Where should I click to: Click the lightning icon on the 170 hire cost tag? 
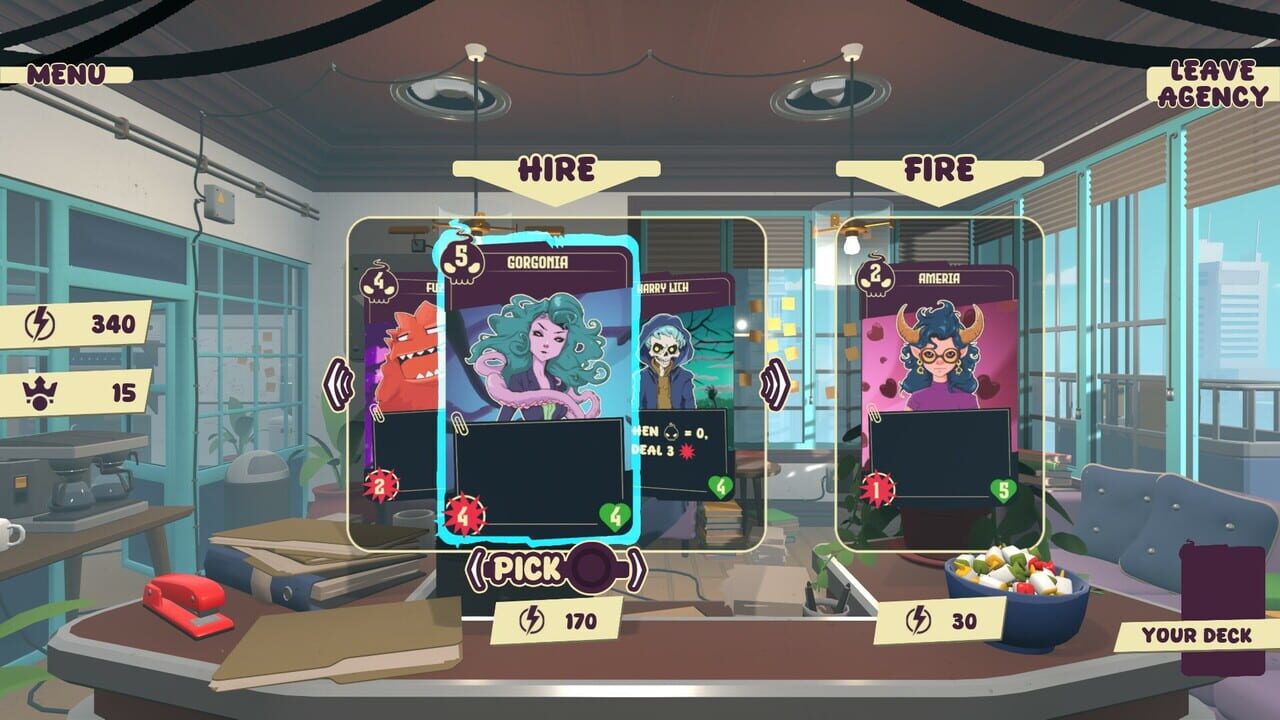tap(530, 621)
